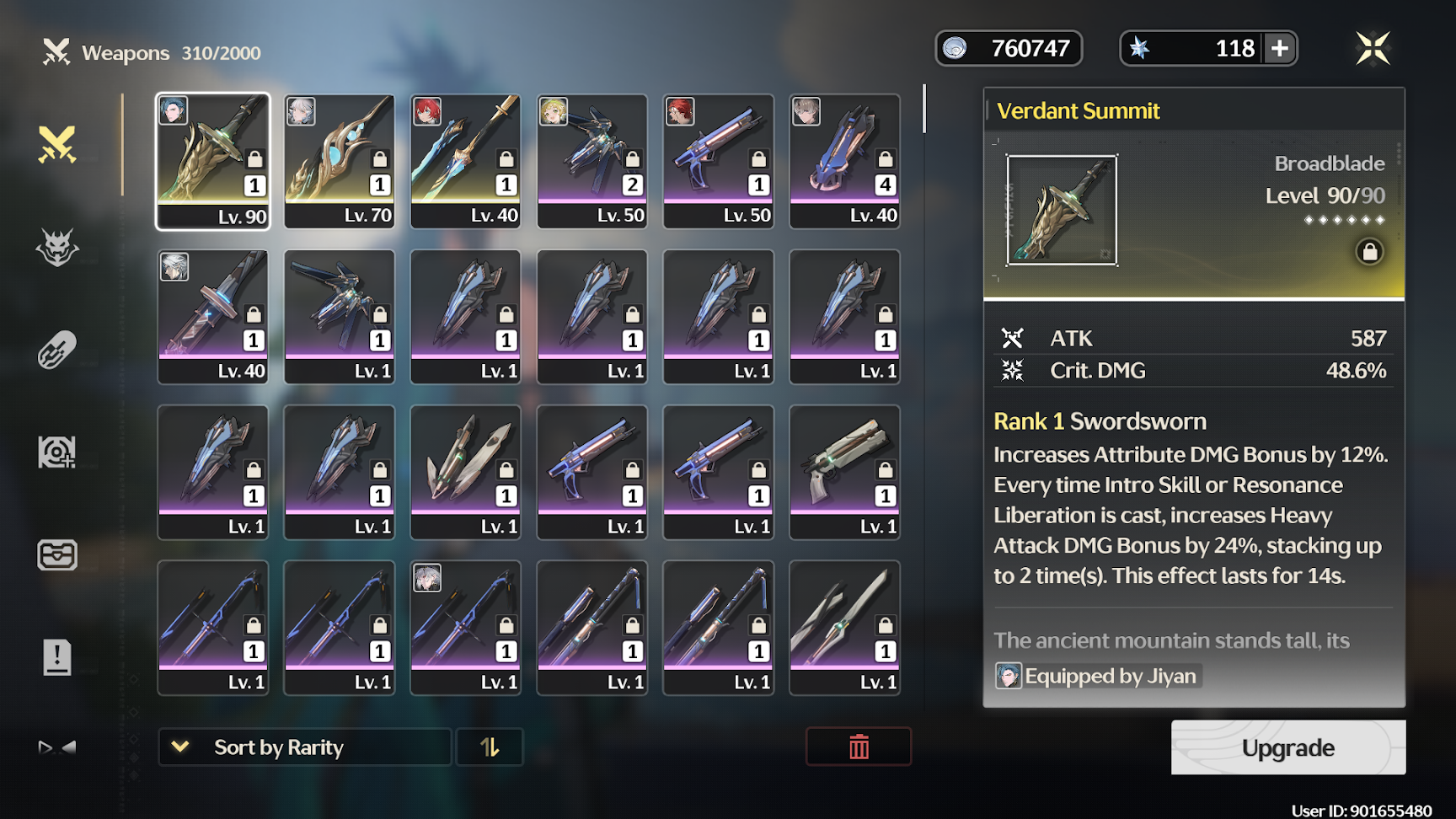Select the Lv. 40 gauntlets with rank 4
1456x819 pixels.
pyautogui.click(x=845, y=161)
